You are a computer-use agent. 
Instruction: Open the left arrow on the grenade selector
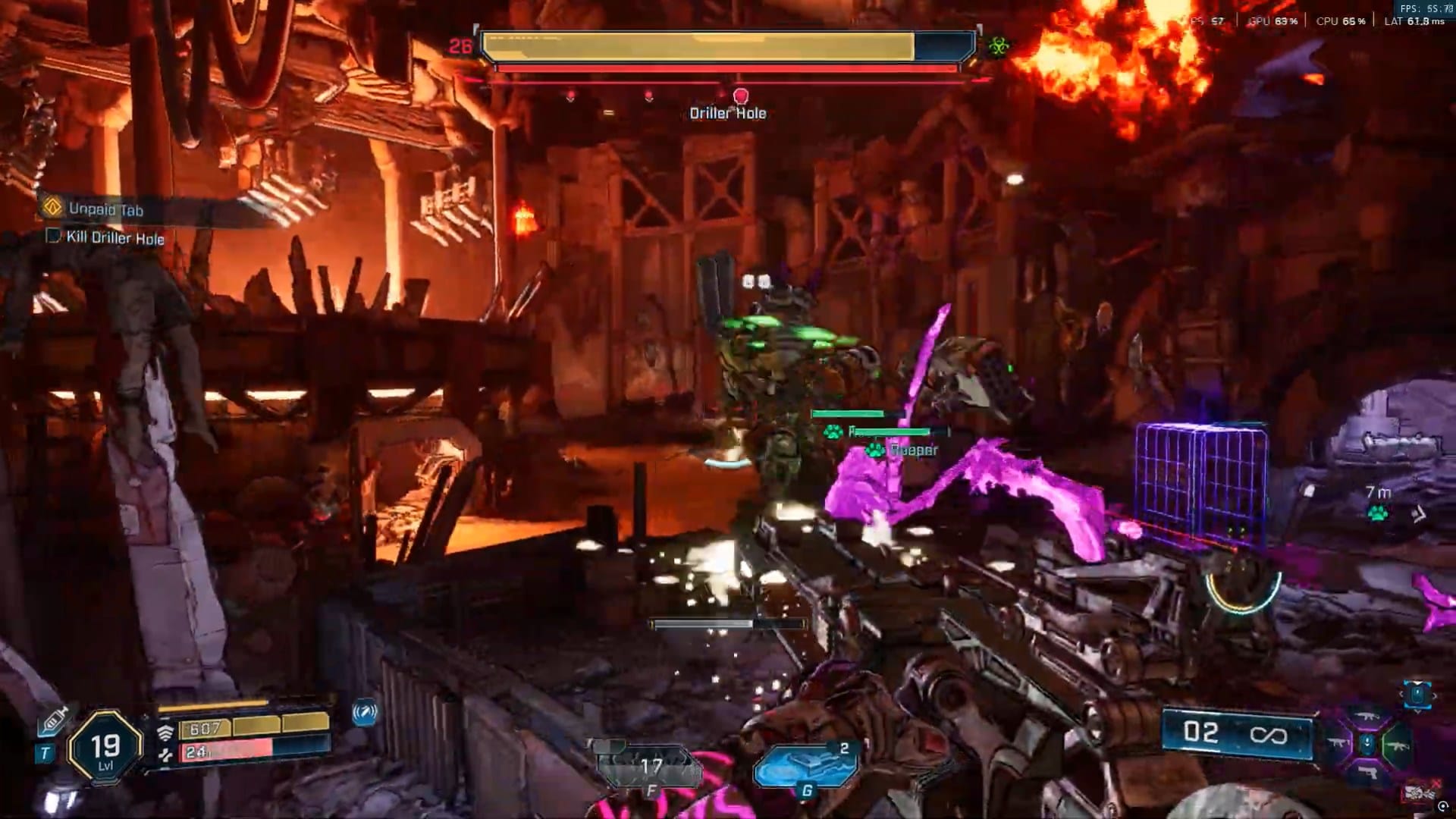click(x=1402, y=693)
